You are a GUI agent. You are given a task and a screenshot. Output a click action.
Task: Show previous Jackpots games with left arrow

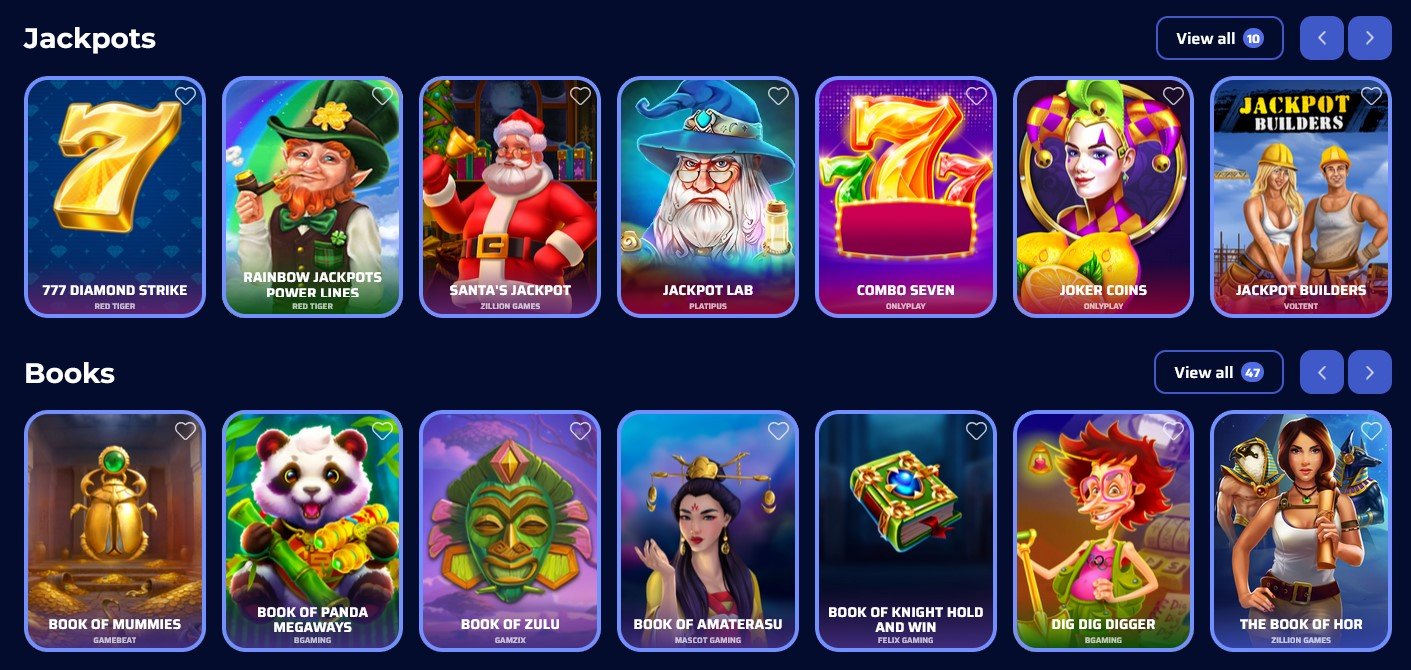1322,39
